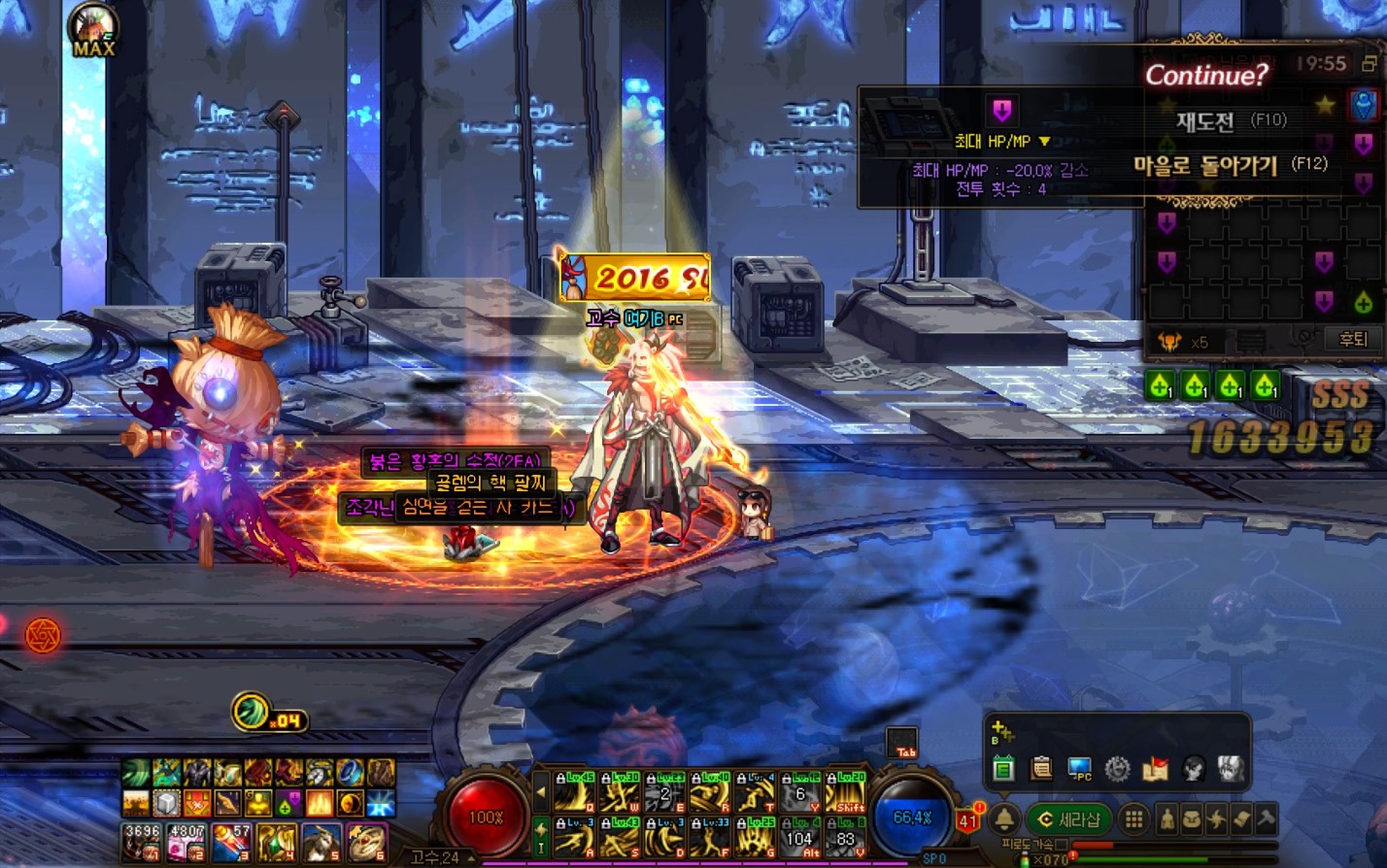Open the gear settings icon

pyautogui.click(x=1117, y=769)
